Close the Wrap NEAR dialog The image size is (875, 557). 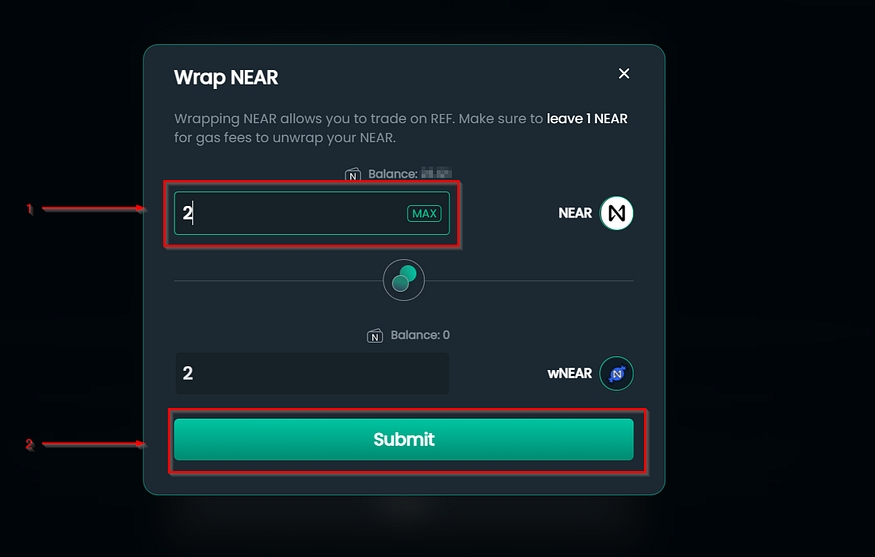624,74
